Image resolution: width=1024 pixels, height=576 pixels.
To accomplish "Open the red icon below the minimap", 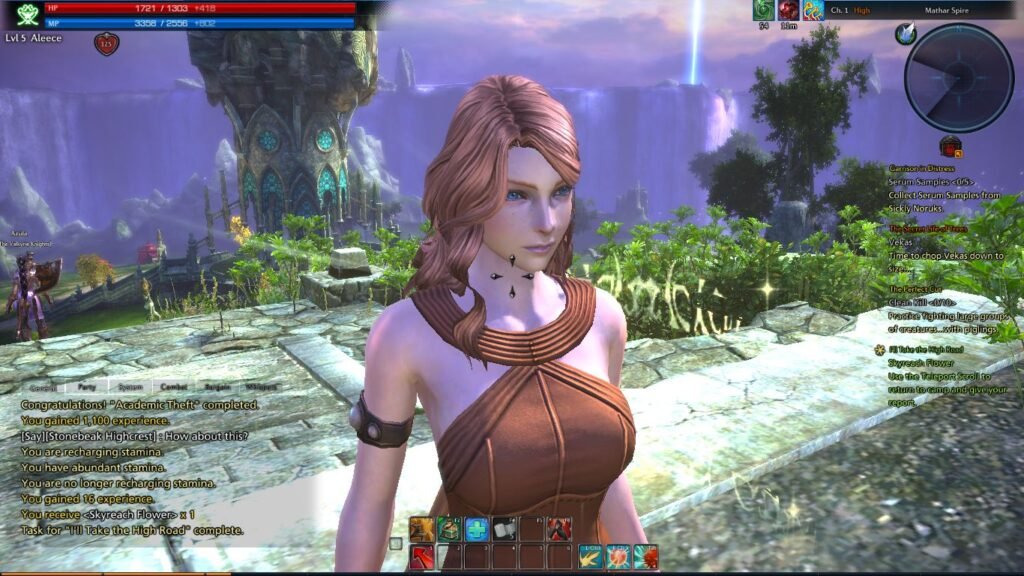I will tap(950, 147).
